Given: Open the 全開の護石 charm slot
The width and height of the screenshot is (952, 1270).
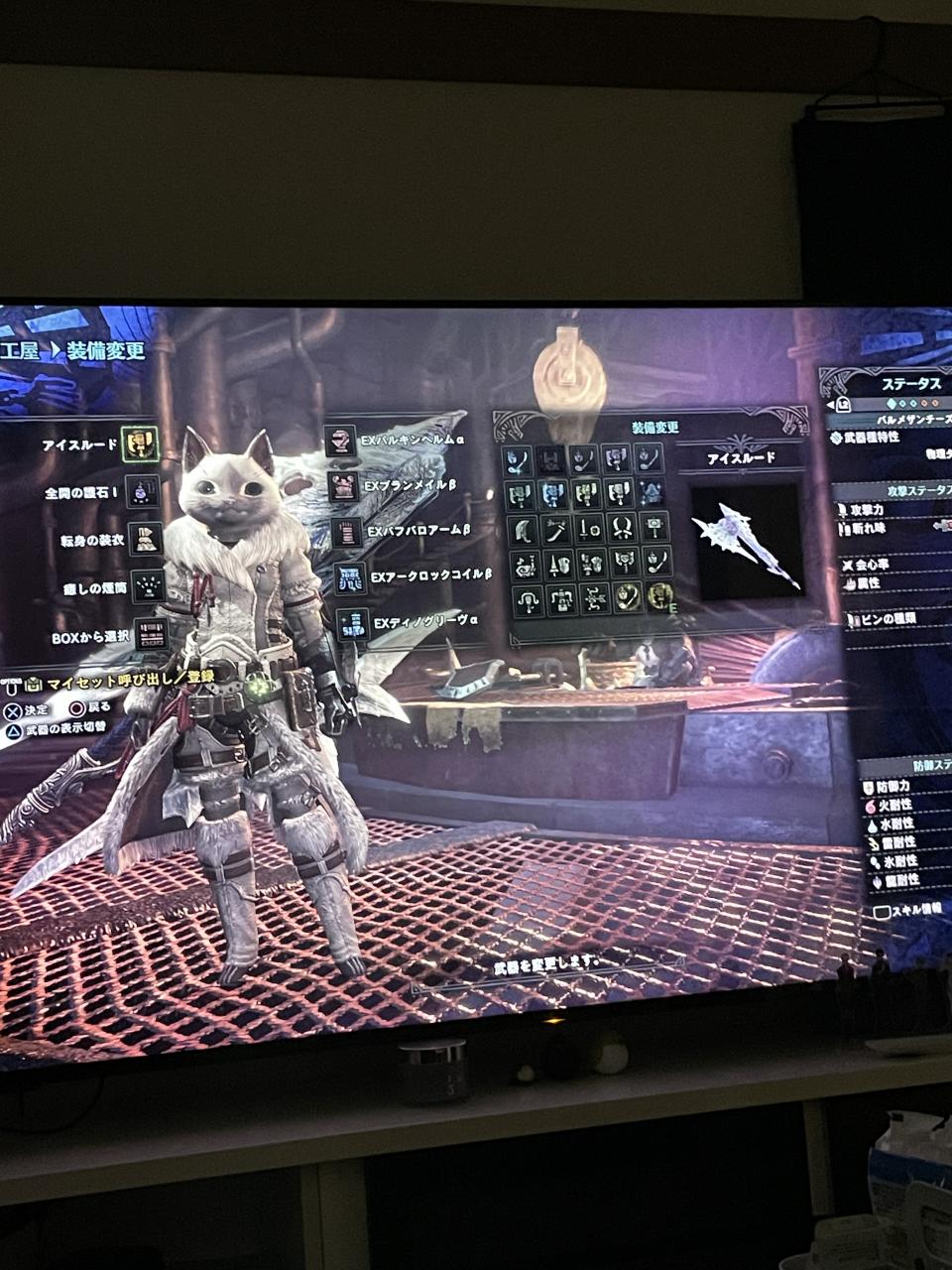Looking at the screenshot, I should pos(143,491).
